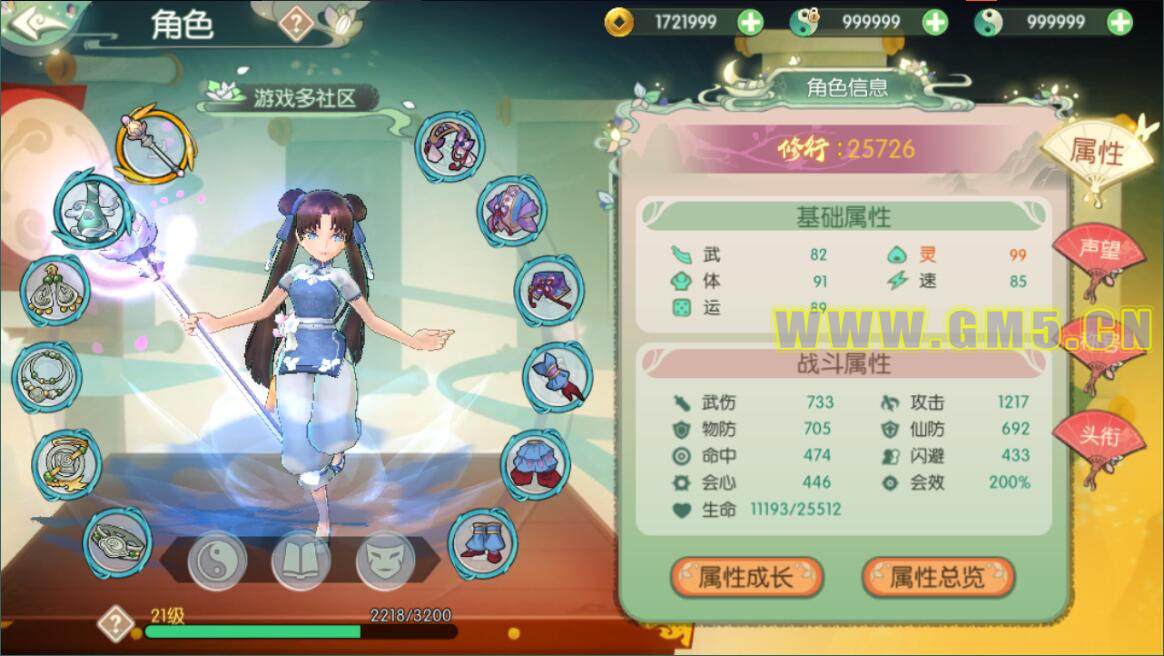Switch to the 头衔 title tab
1164x656 pixels.
(x=1098, y=437)
